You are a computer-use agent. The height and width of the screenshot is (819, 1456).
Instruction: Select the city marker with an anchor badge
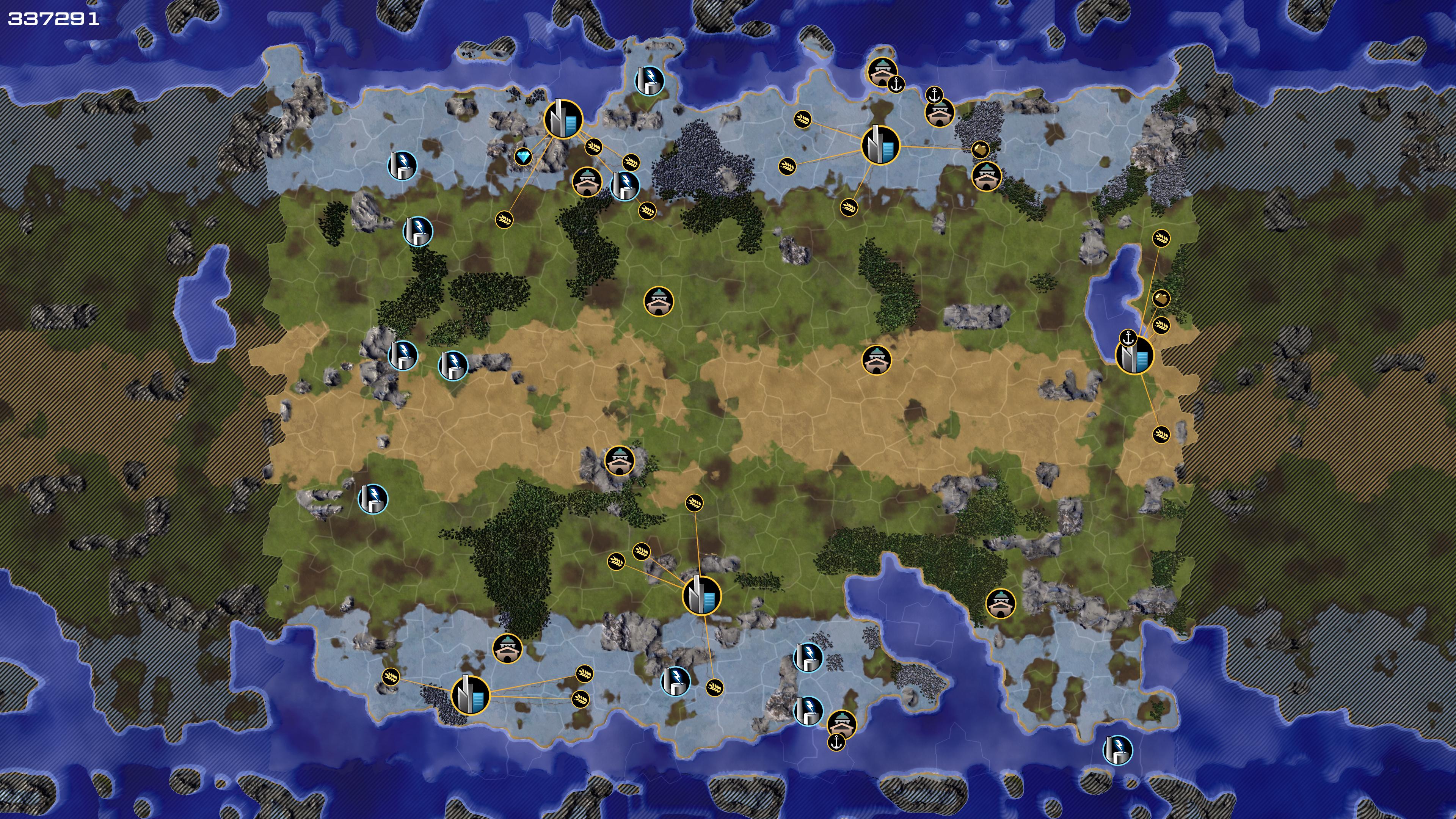click(1134, 356)
